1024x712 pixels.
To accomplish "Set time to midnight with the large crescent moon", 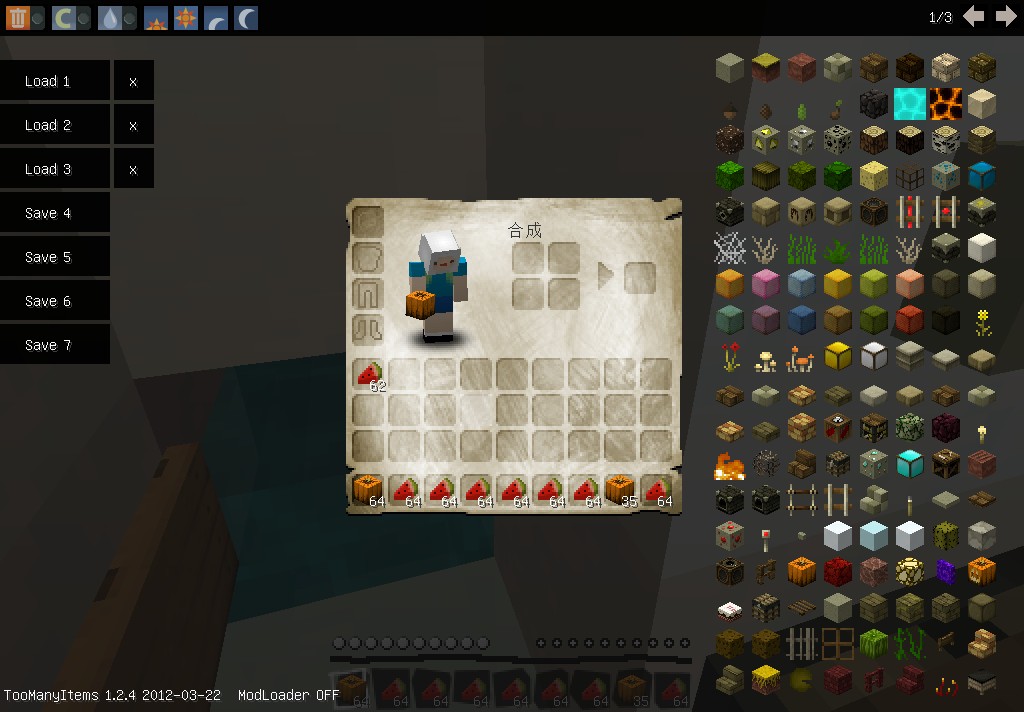I will pyautogui.click(x=245, y=17).
